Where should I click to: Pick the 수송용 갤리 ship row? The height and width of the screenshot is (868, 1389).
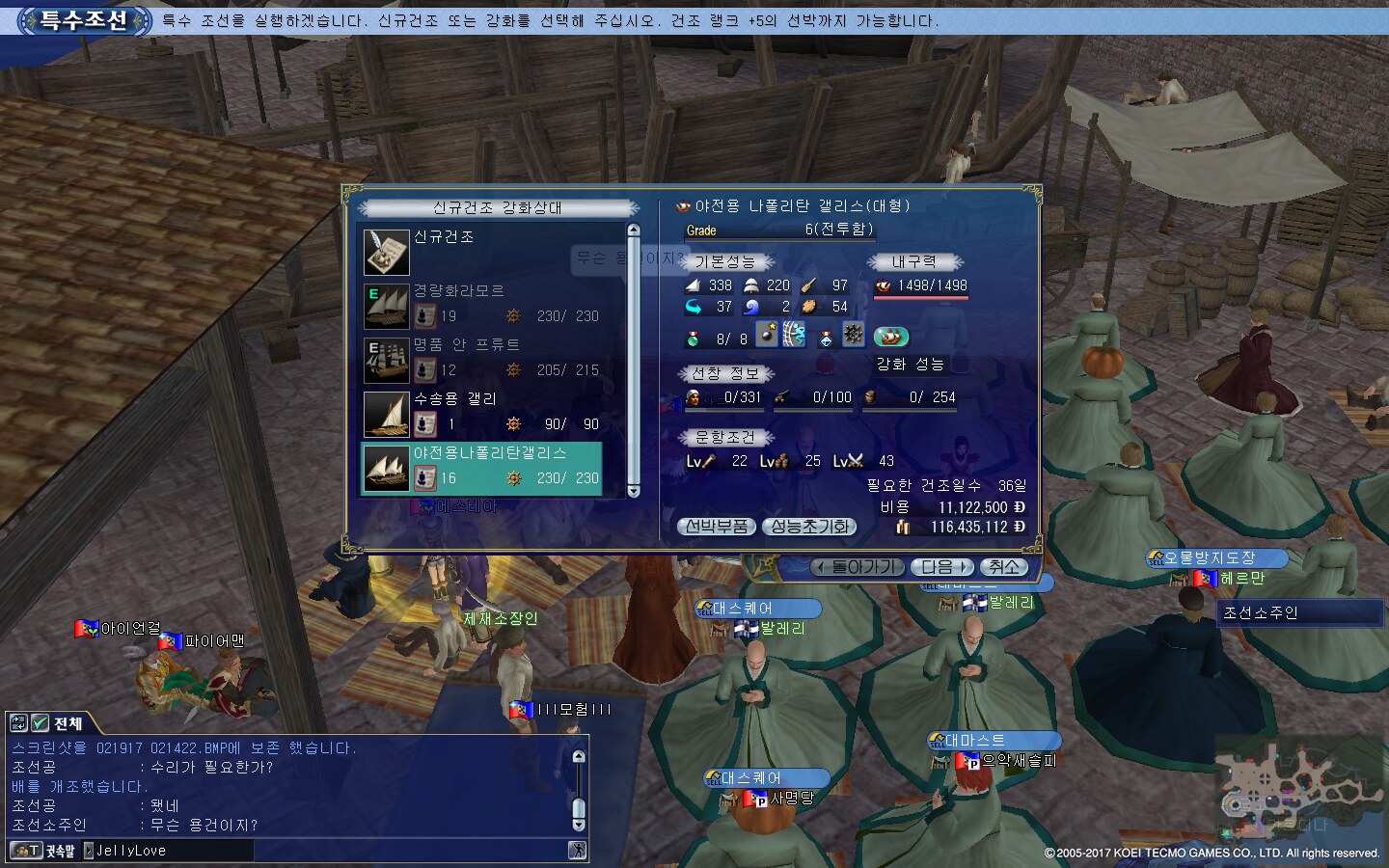[x=482, y=412]
